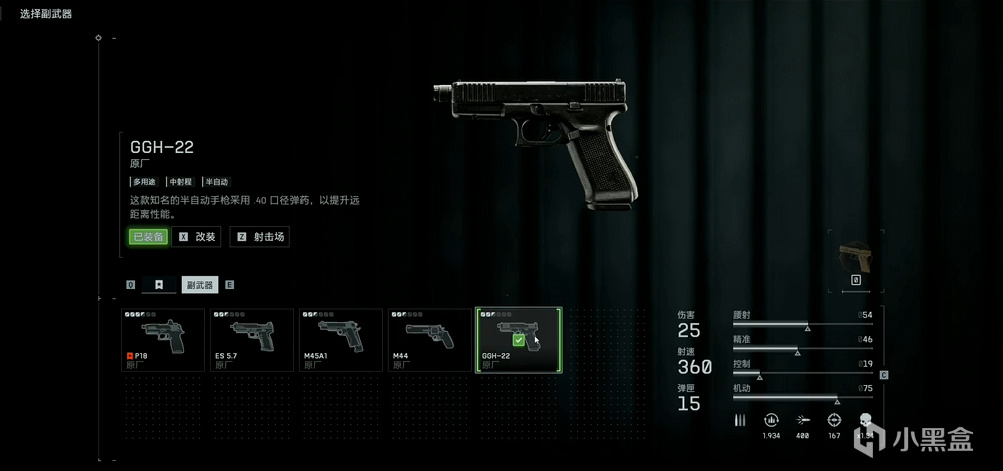1003x471 pixels.
Task: Click the green 已装备 equipped button
Action: (x=147, y=237)
